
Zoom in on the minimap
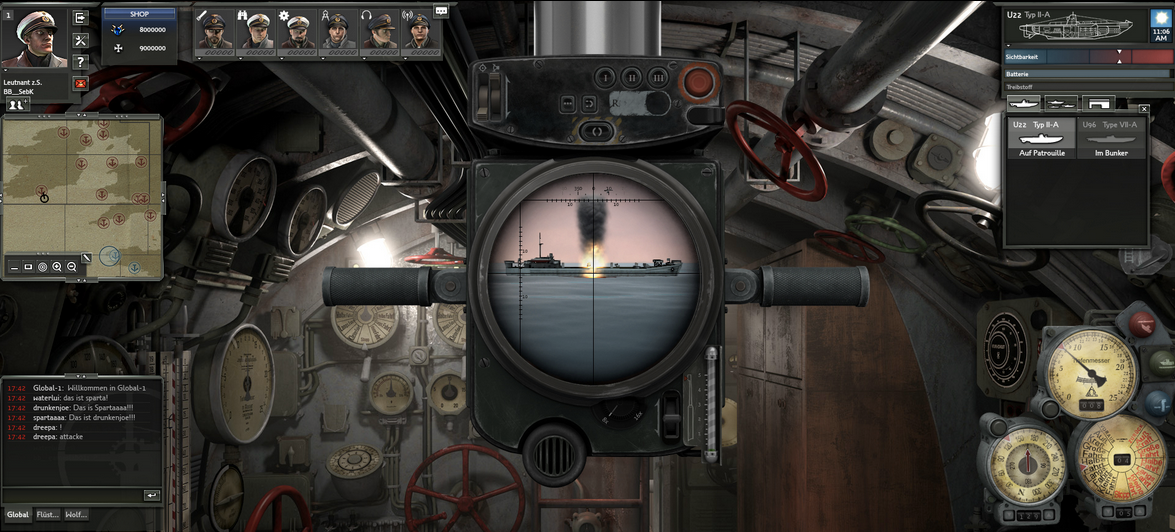tap(57, 267)
